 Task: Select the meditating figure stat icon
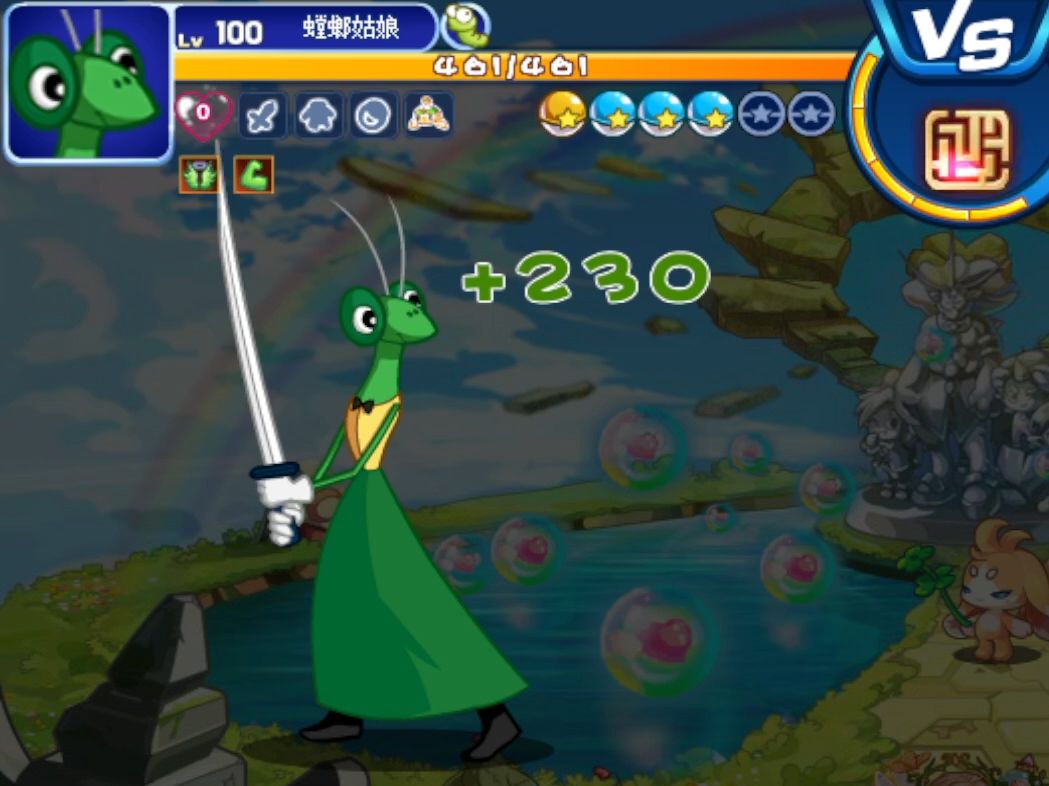click(429, 115)
